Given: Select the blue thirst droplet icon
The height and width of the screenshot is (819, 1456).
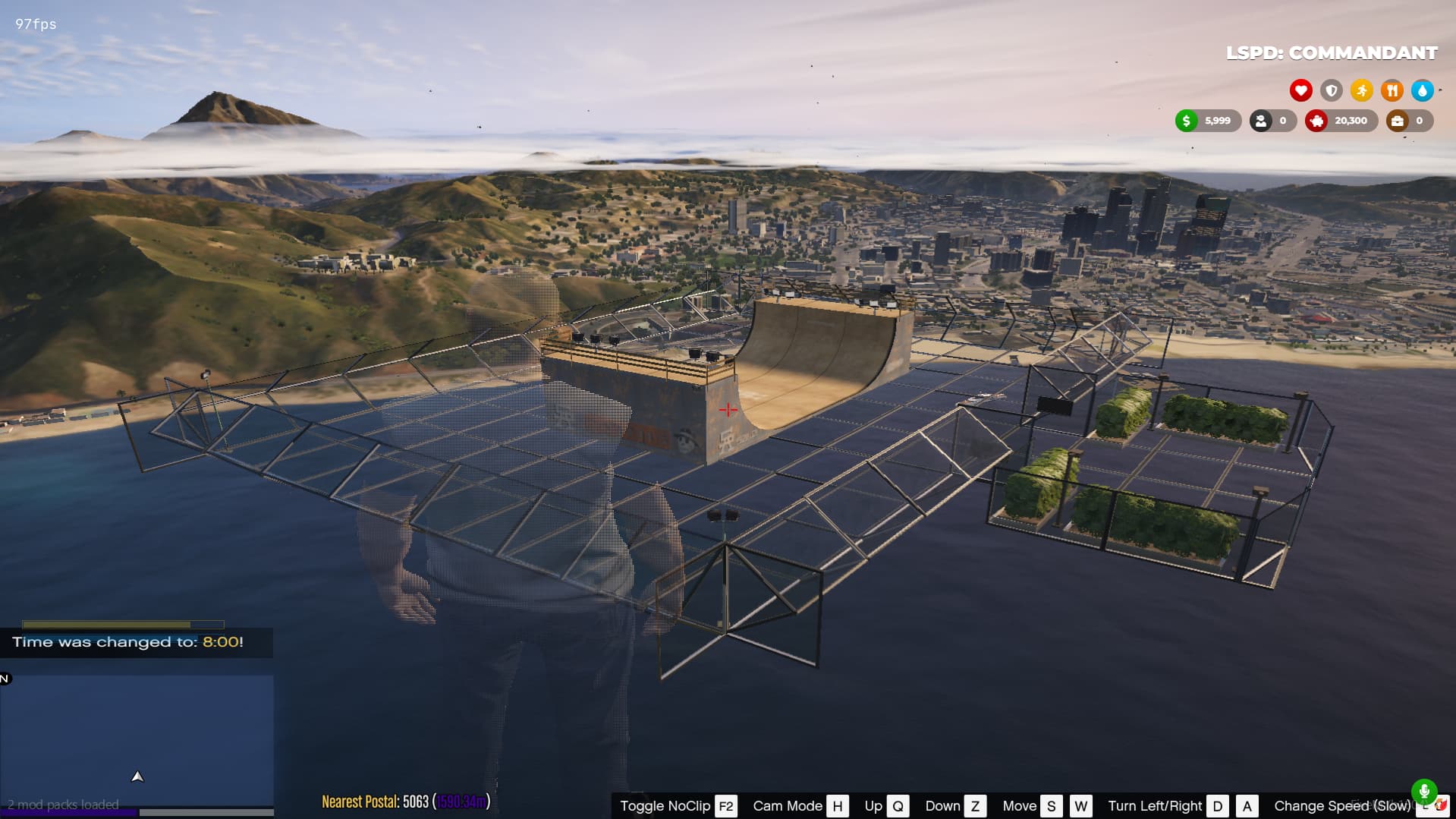Looking at the screenshot, I should [1423, 90].
